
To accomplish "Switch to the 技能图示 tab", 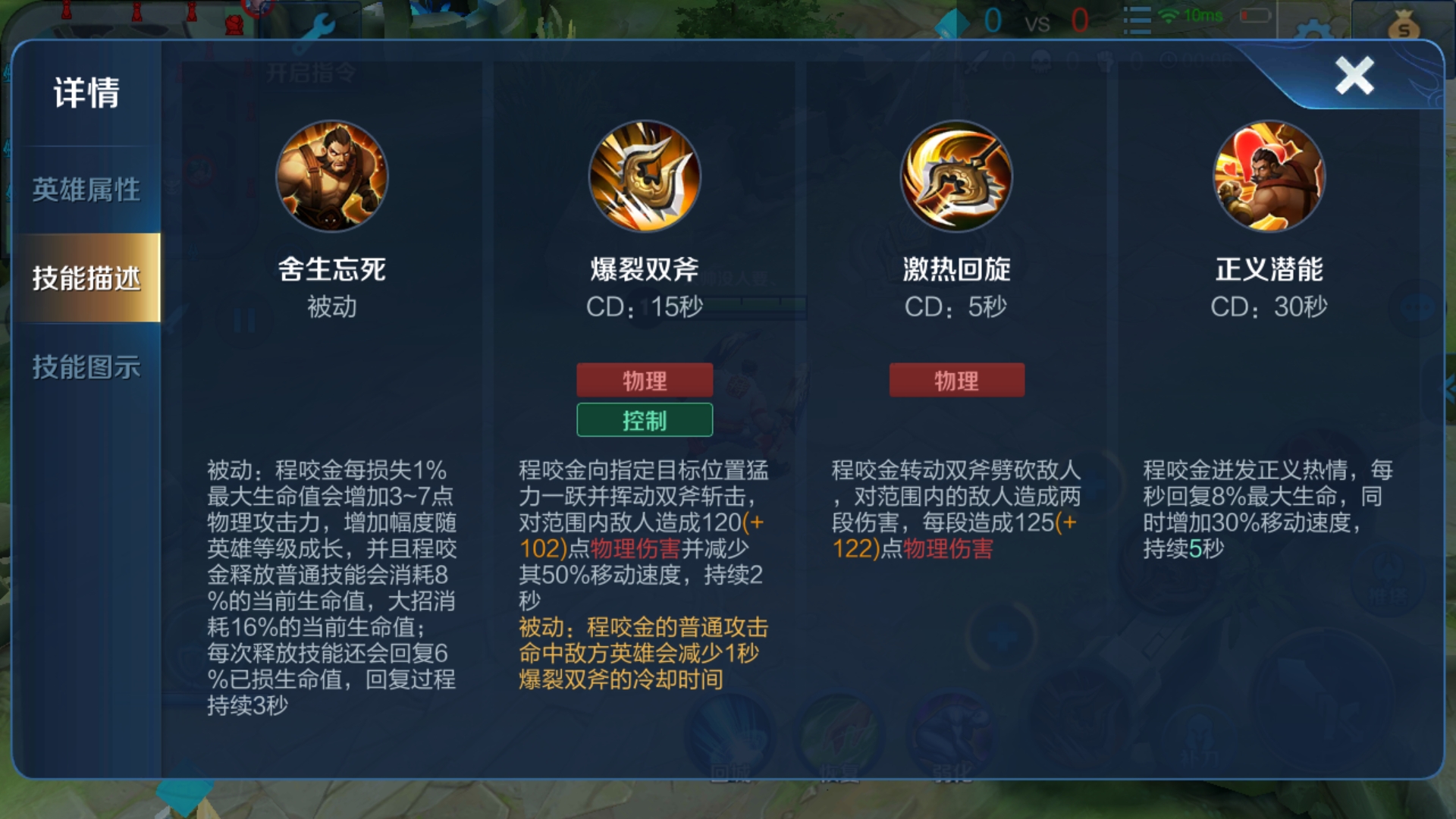I will 85,369.
